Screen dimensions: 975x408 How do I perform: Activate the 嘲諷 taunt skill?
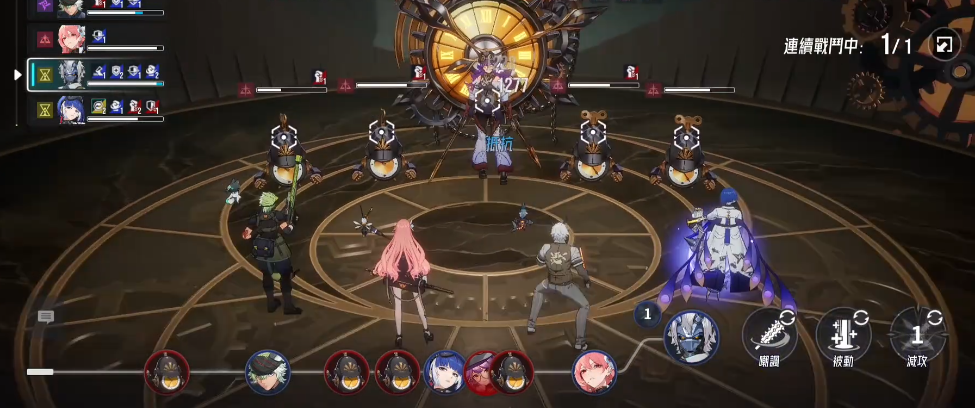[x=769, y=334]
